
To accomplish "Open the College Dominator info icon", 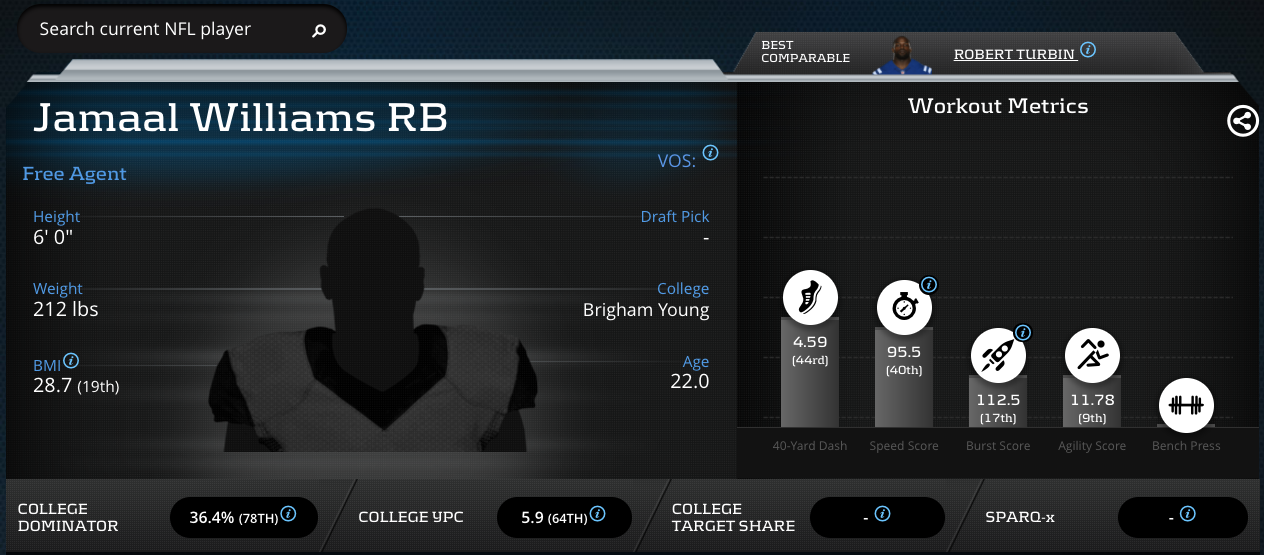I will click(x=288, y=514).
